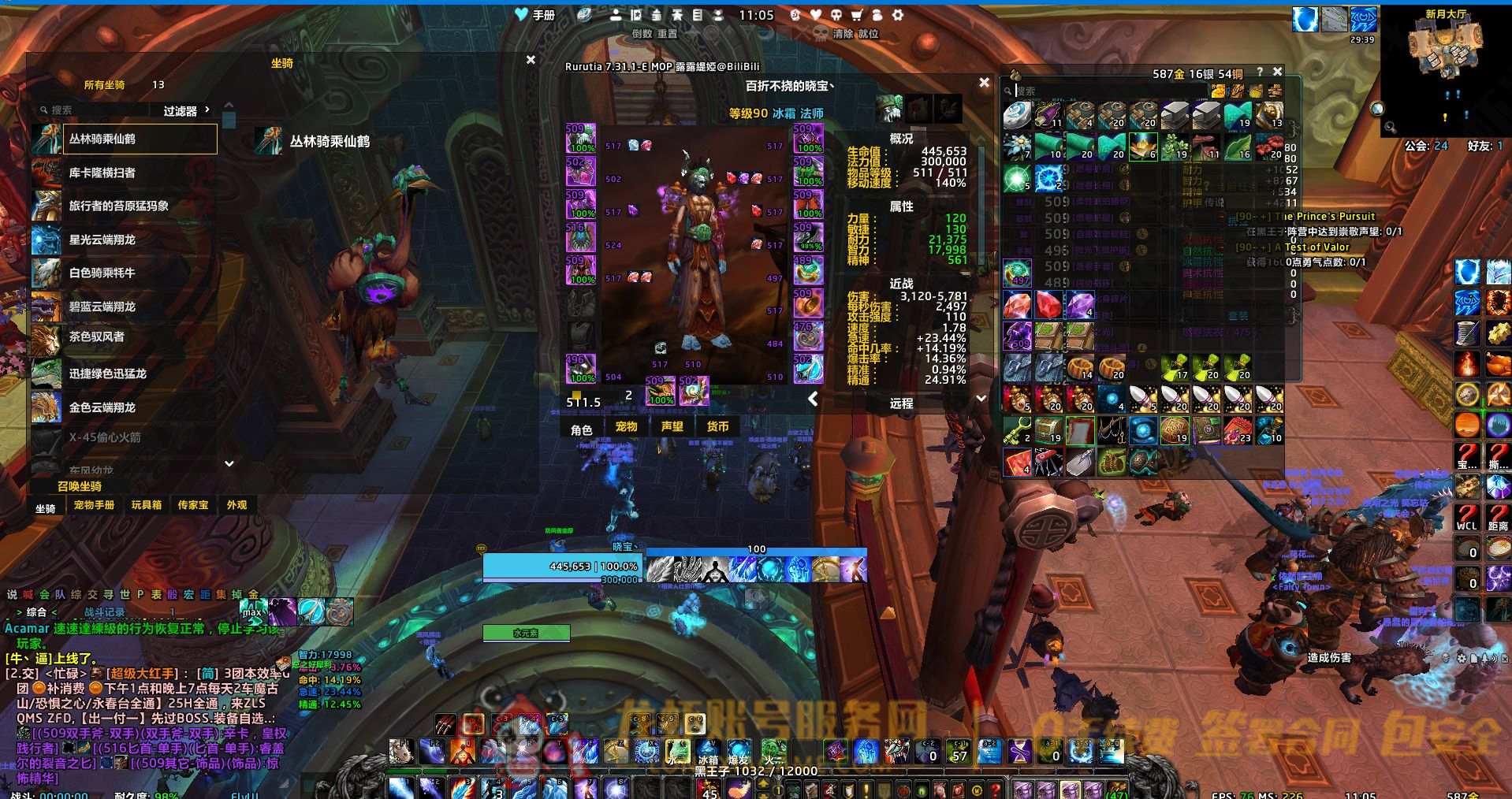Image resolution: width=1512 pixels, height=799 pixels.
Task: Open the 货币 currency tab
Action: point(717,427)
